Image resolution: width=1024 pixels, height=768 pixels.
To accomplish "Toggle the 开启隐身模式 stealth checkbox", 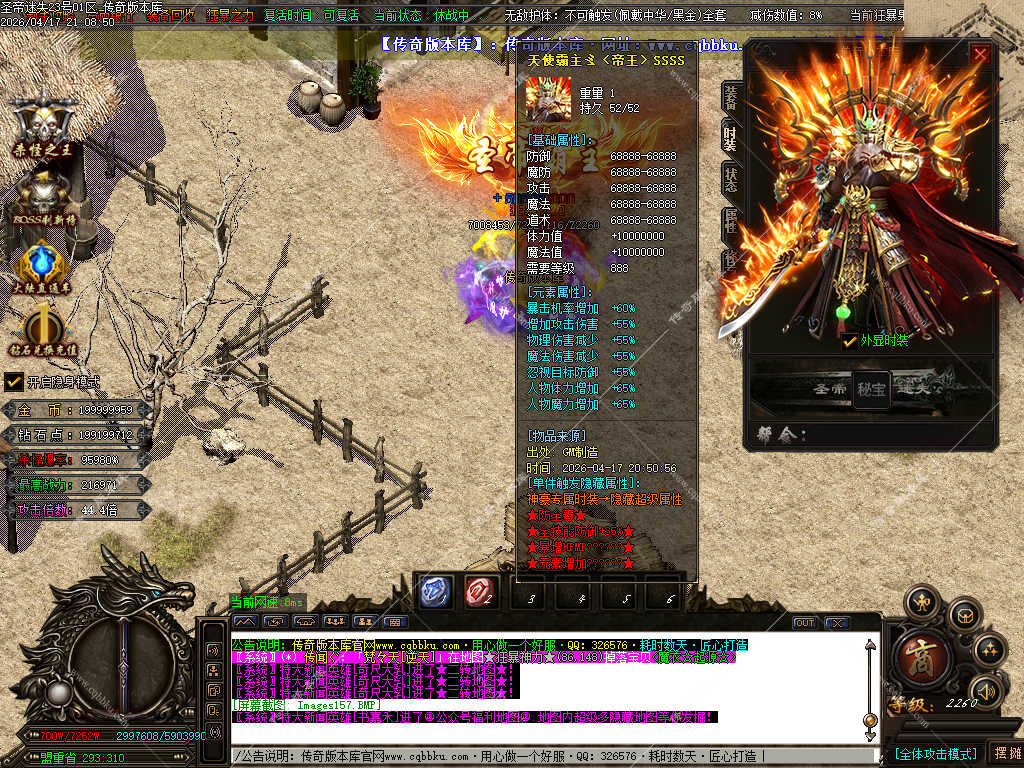I will point(14,382).
